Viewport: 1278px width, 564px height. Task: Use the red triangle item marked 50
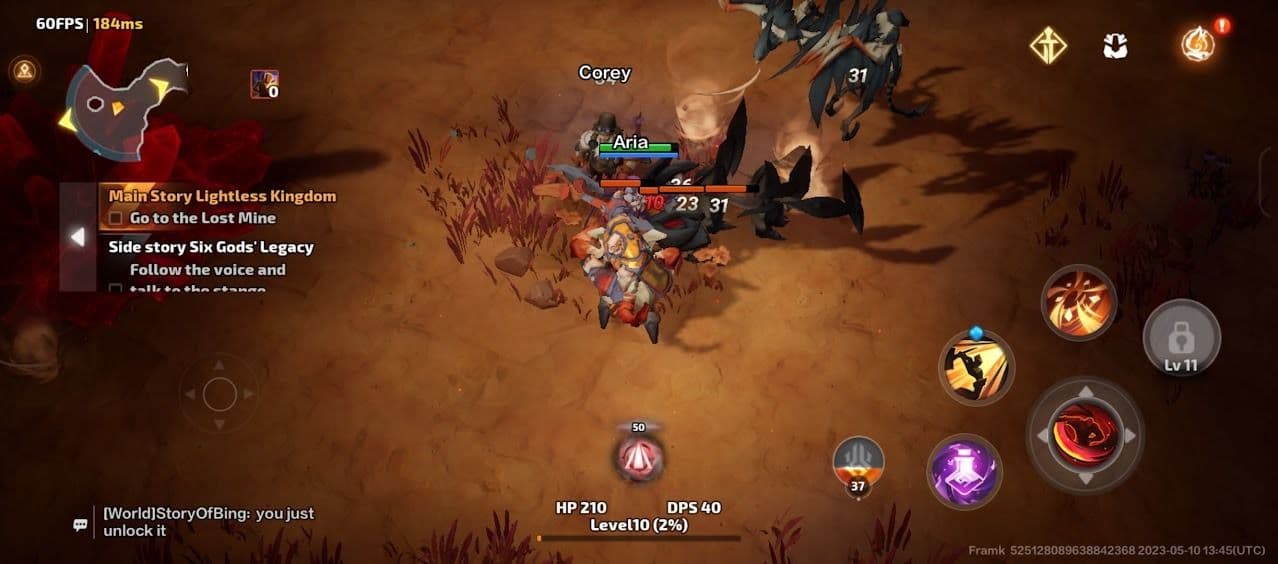(638, 457)
